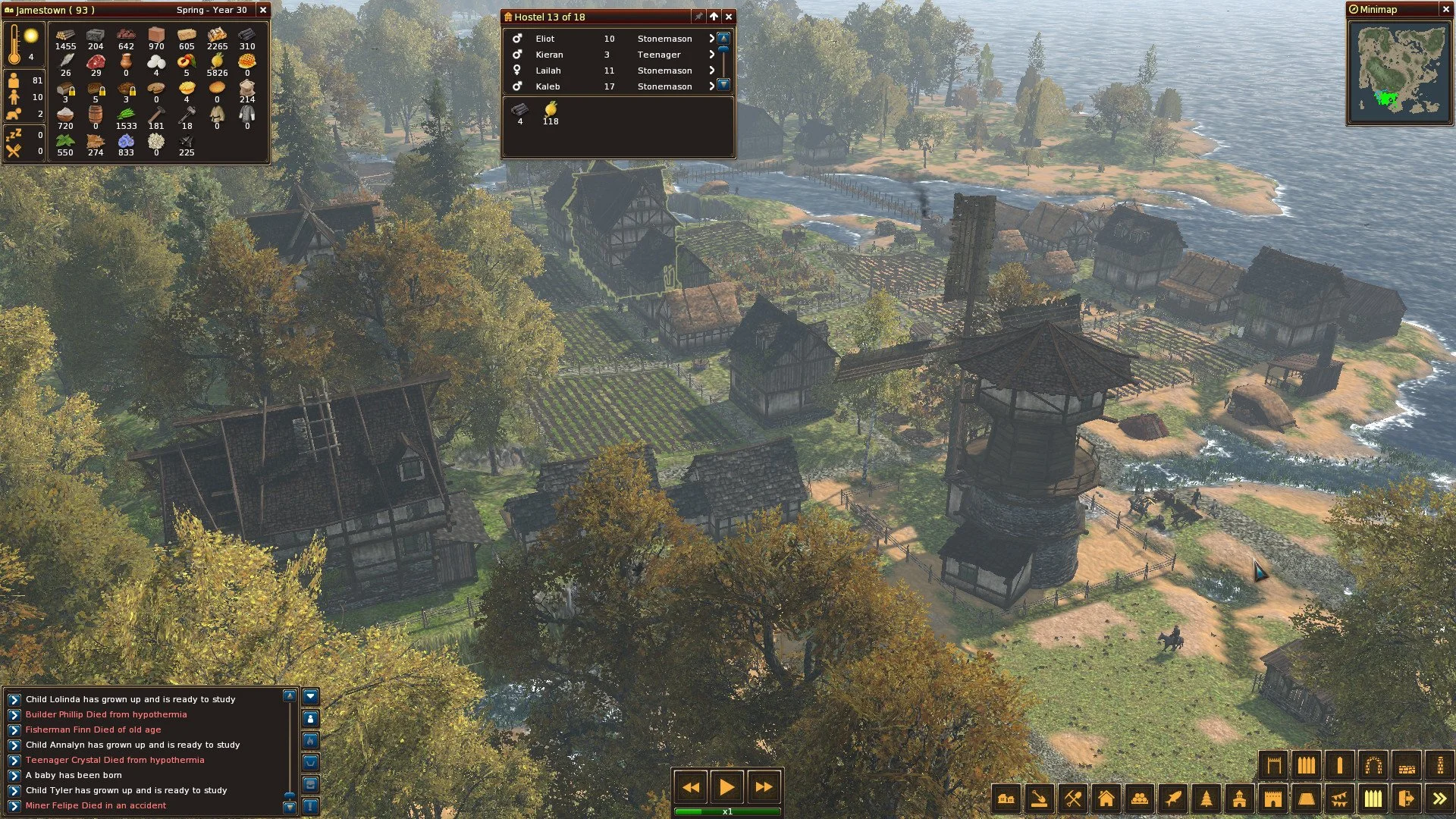Adjust the x1 game speed bar

coord(726,810)
